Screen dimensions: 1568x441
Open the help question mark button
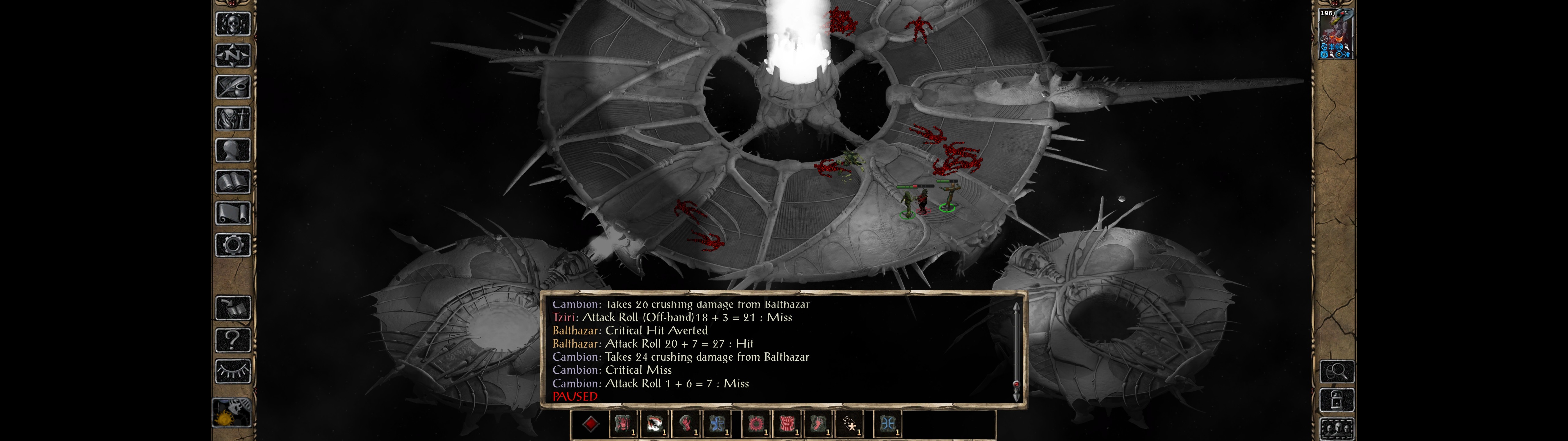pyautogui.click(x=232, y=340)
